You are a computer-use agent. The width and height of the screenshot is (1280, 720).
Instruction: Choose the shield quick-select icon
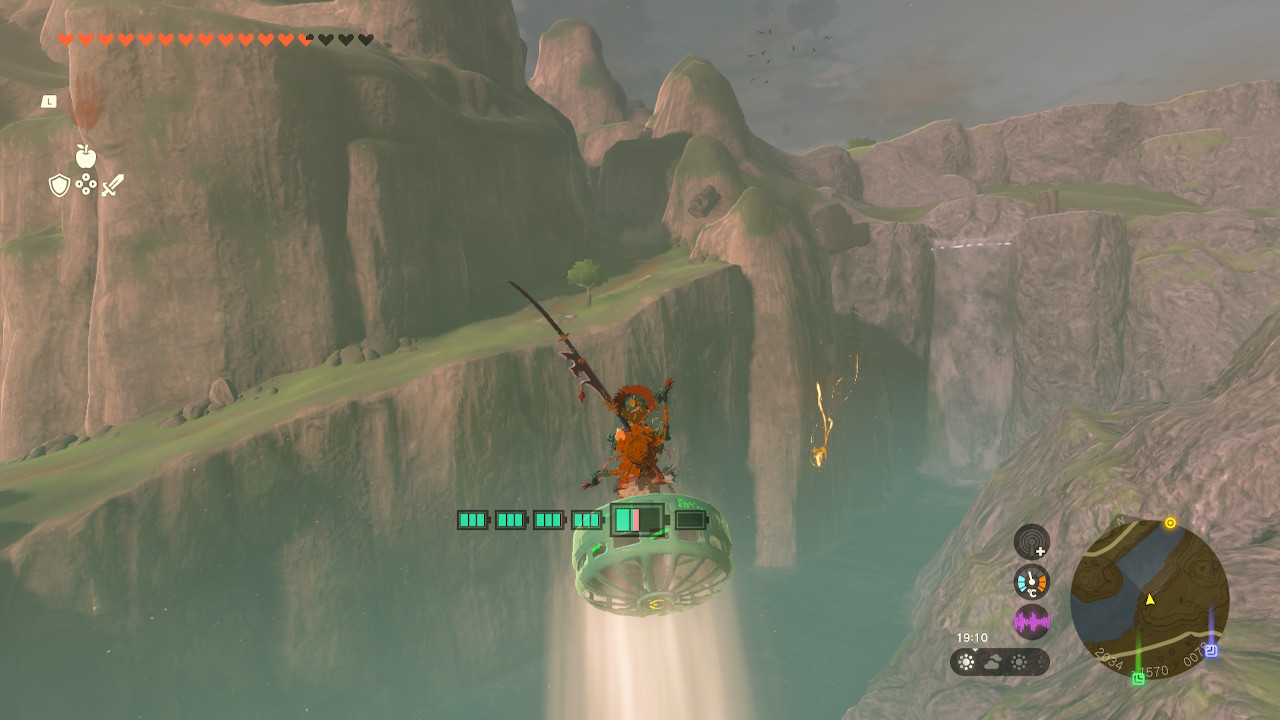pos(59,185)
